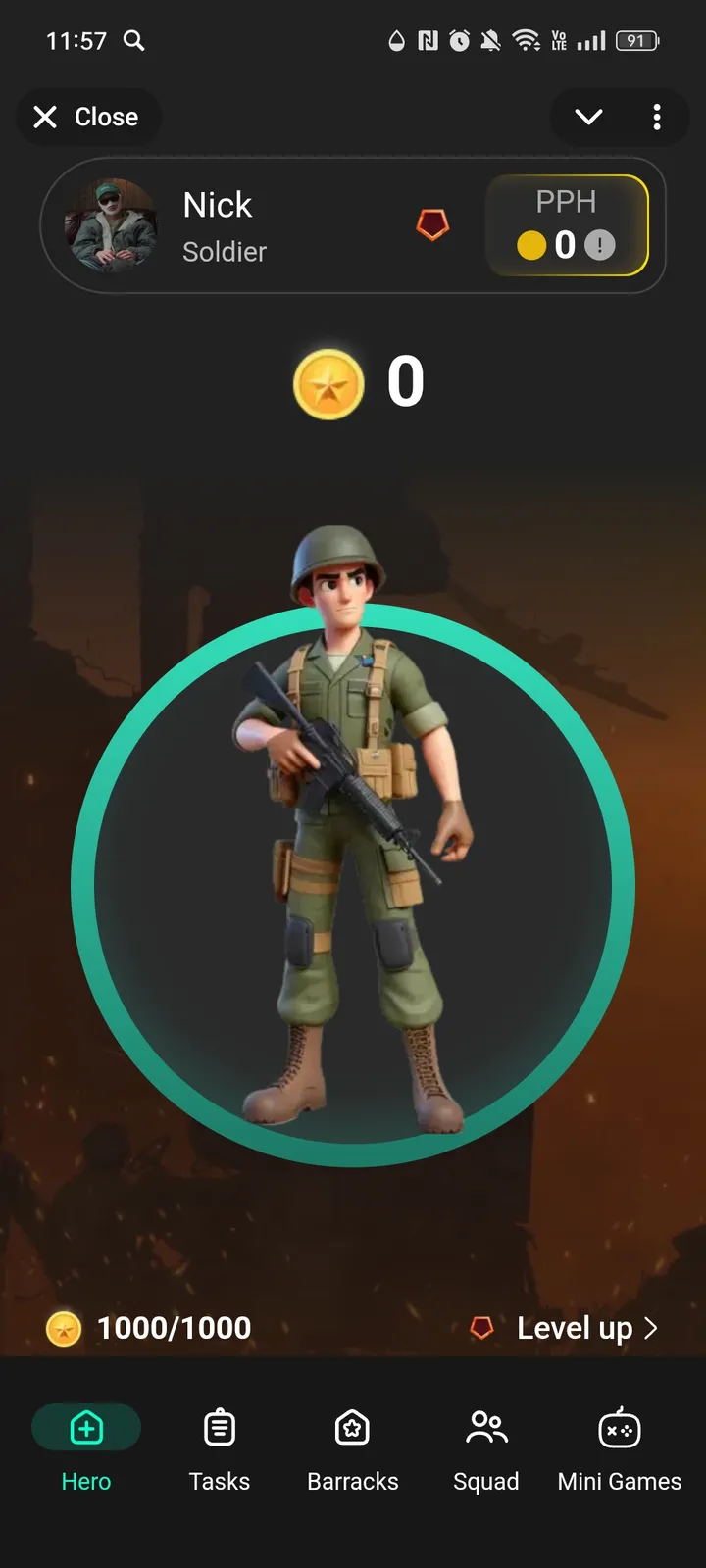Close the mini app
706x1568 pixels.
coord(87,118)
